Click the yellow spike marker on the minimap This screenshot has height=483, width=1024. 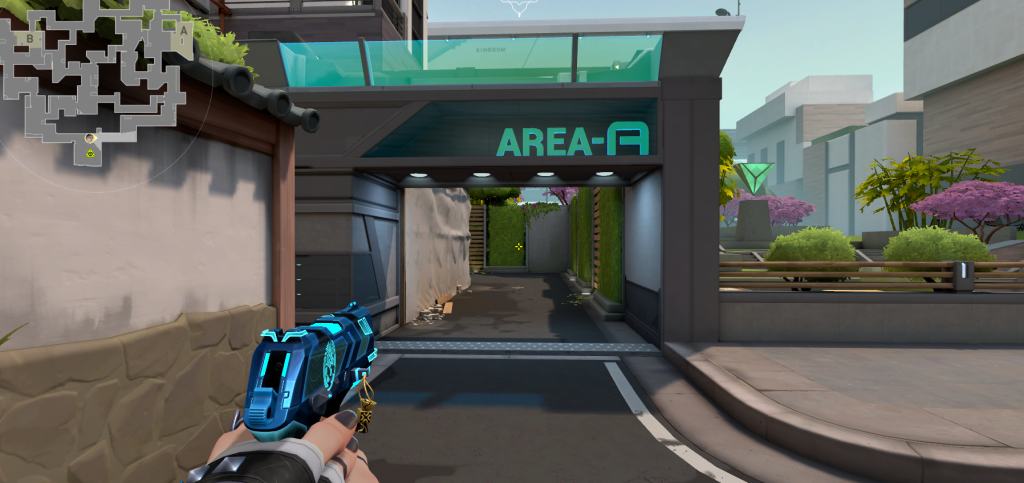(90, 154)
